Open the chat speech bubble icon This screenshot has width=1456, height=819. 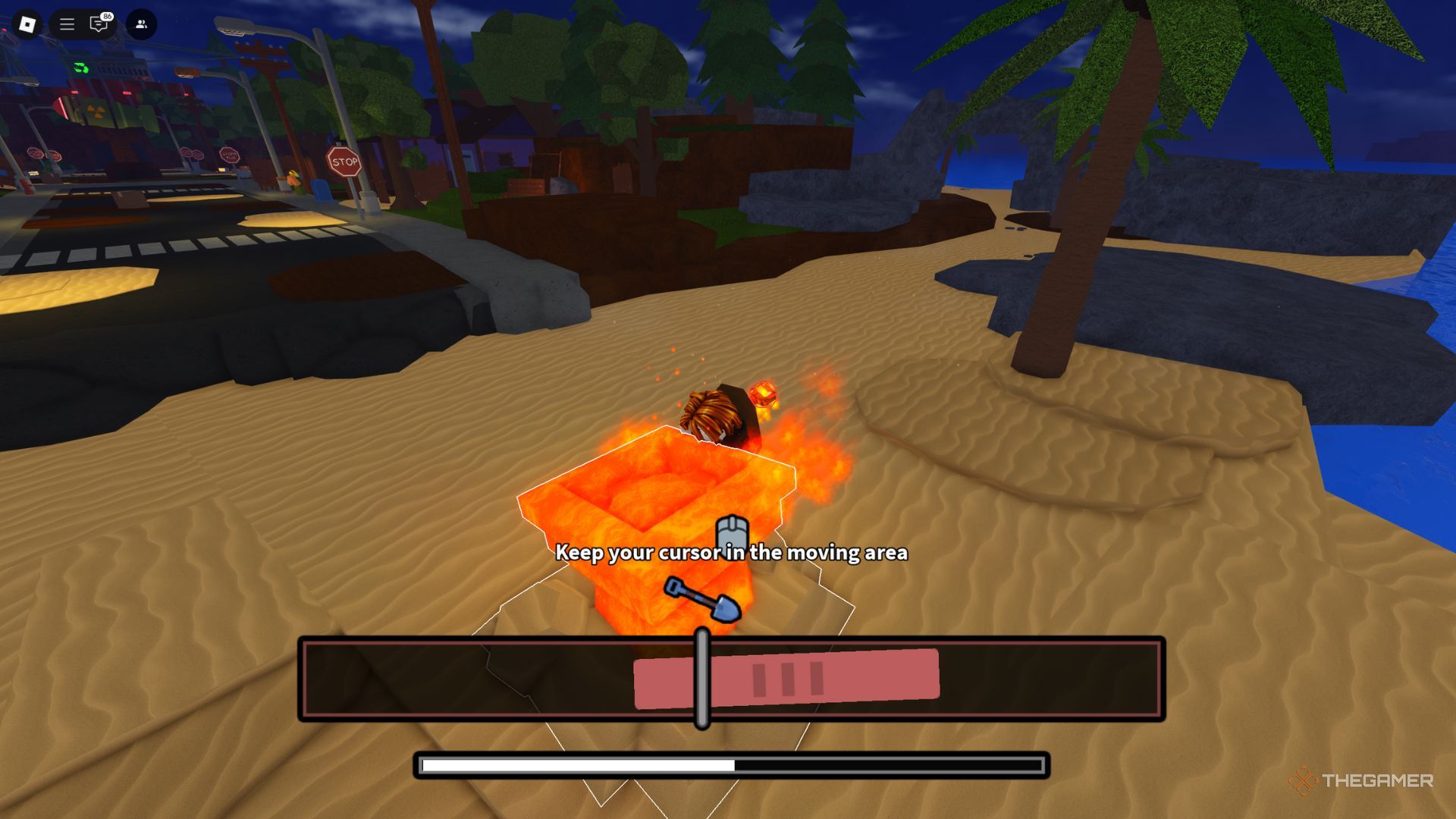99,25
